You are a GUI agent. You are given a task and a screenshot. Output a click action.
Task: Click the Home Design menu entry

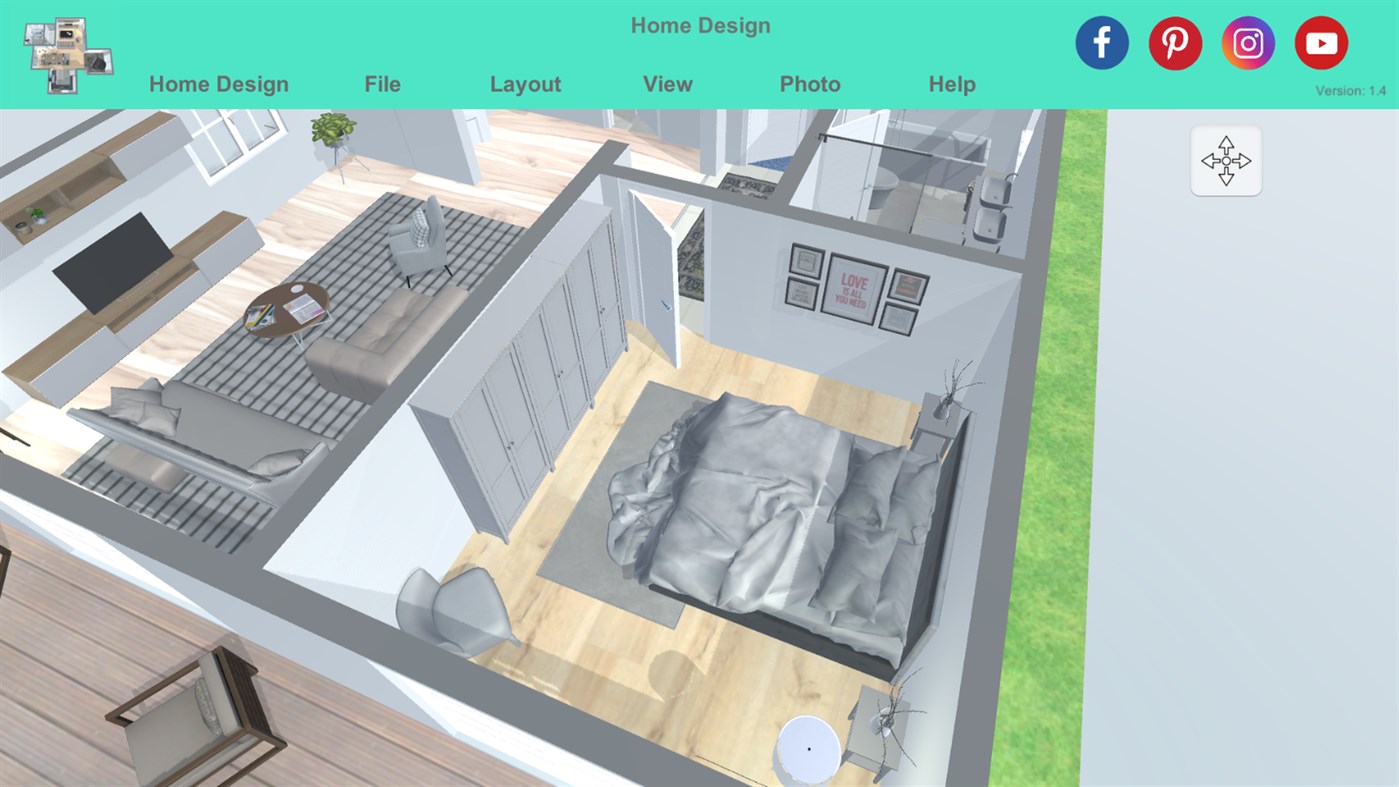click(218, 84)
